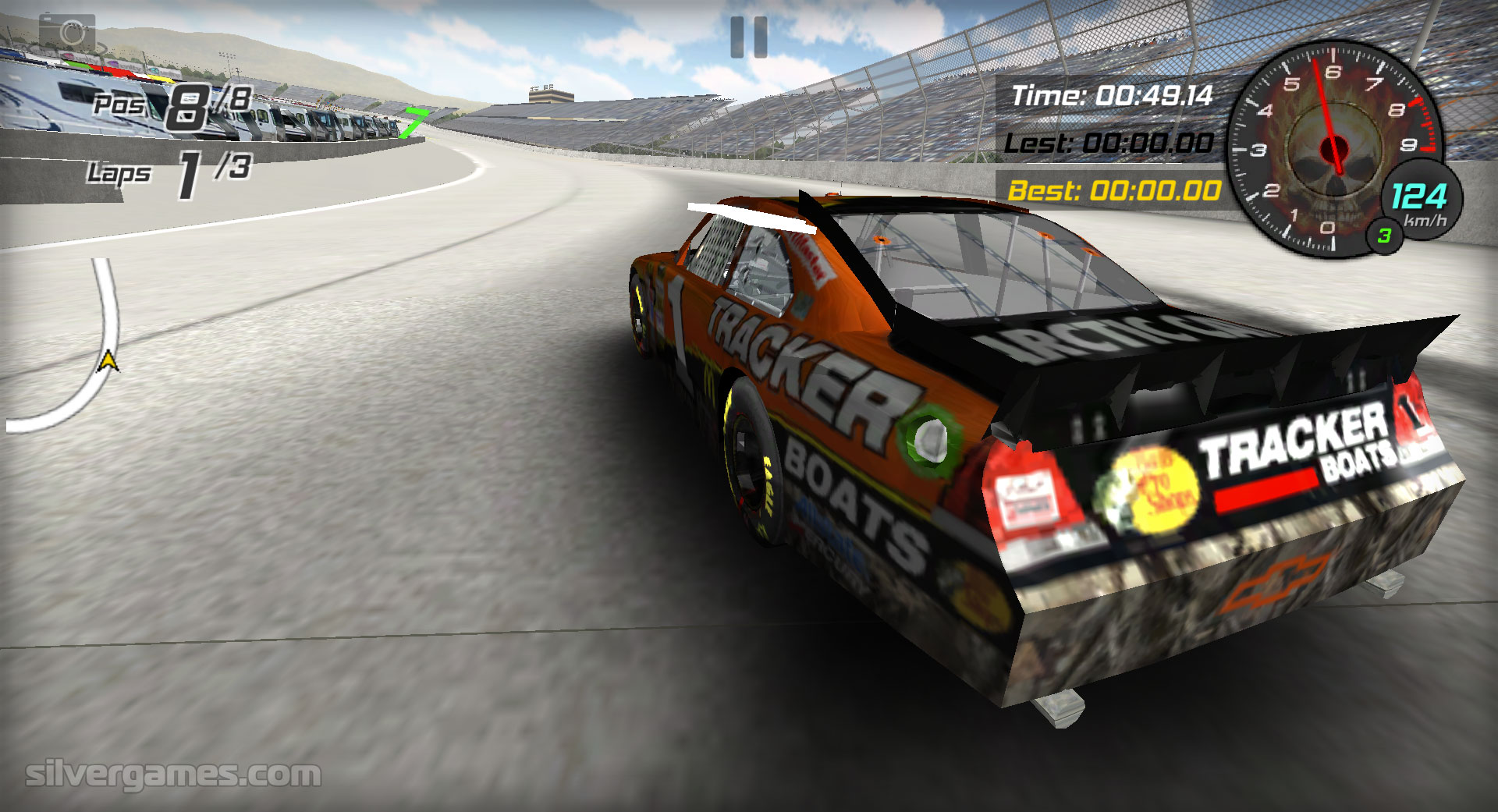Pause the race with the pause button
Screen dimensions: 1498x812
(749, 37)
